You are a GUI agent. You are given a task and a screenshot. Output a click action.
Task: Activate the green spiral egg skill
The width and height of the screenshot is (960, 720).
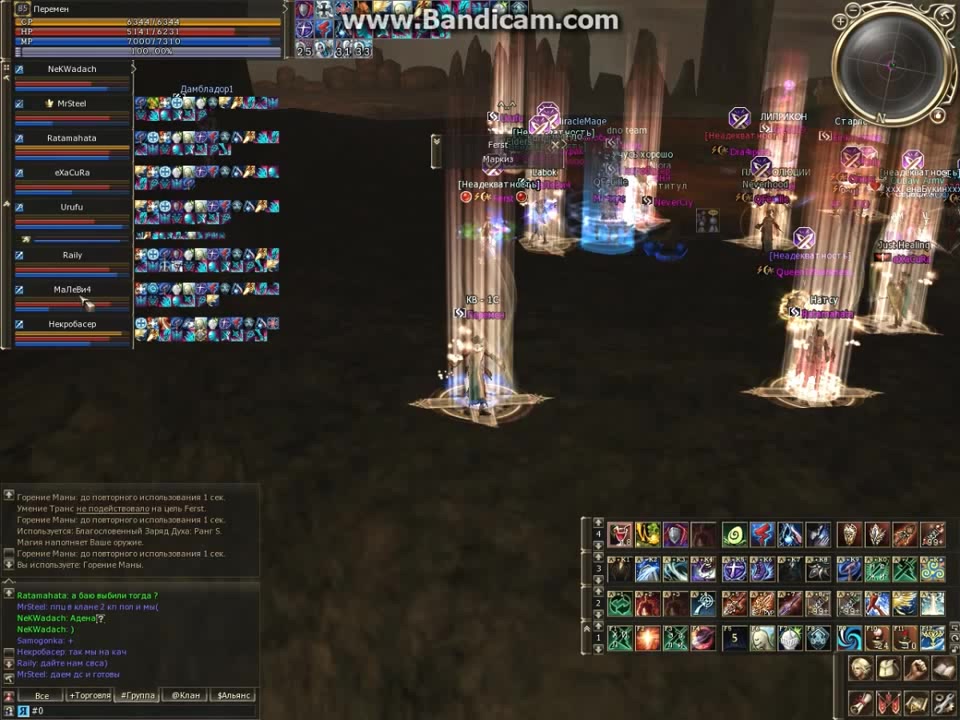click(734, 535)
